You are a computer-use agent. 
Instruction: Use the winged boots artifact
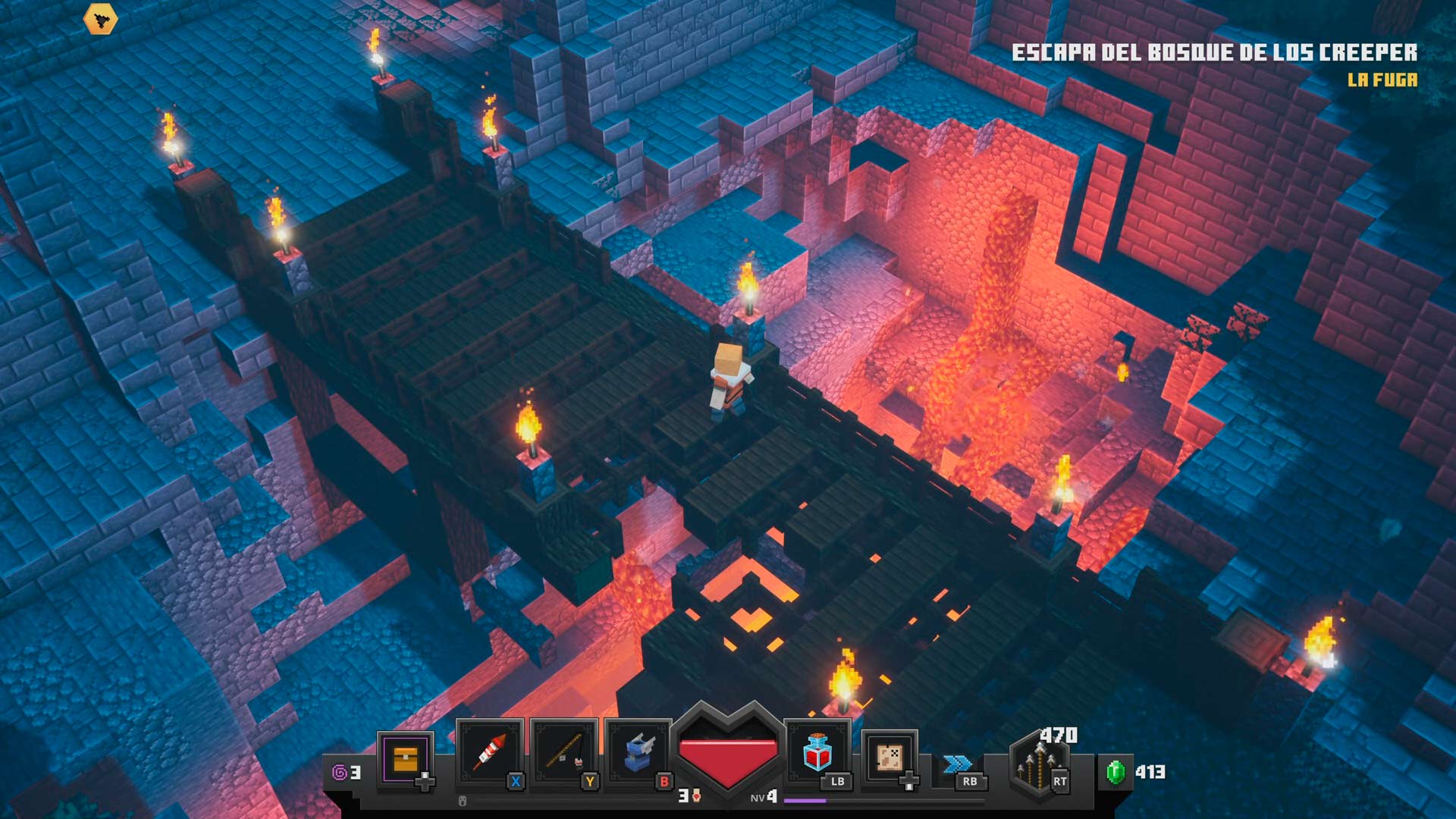638,753
